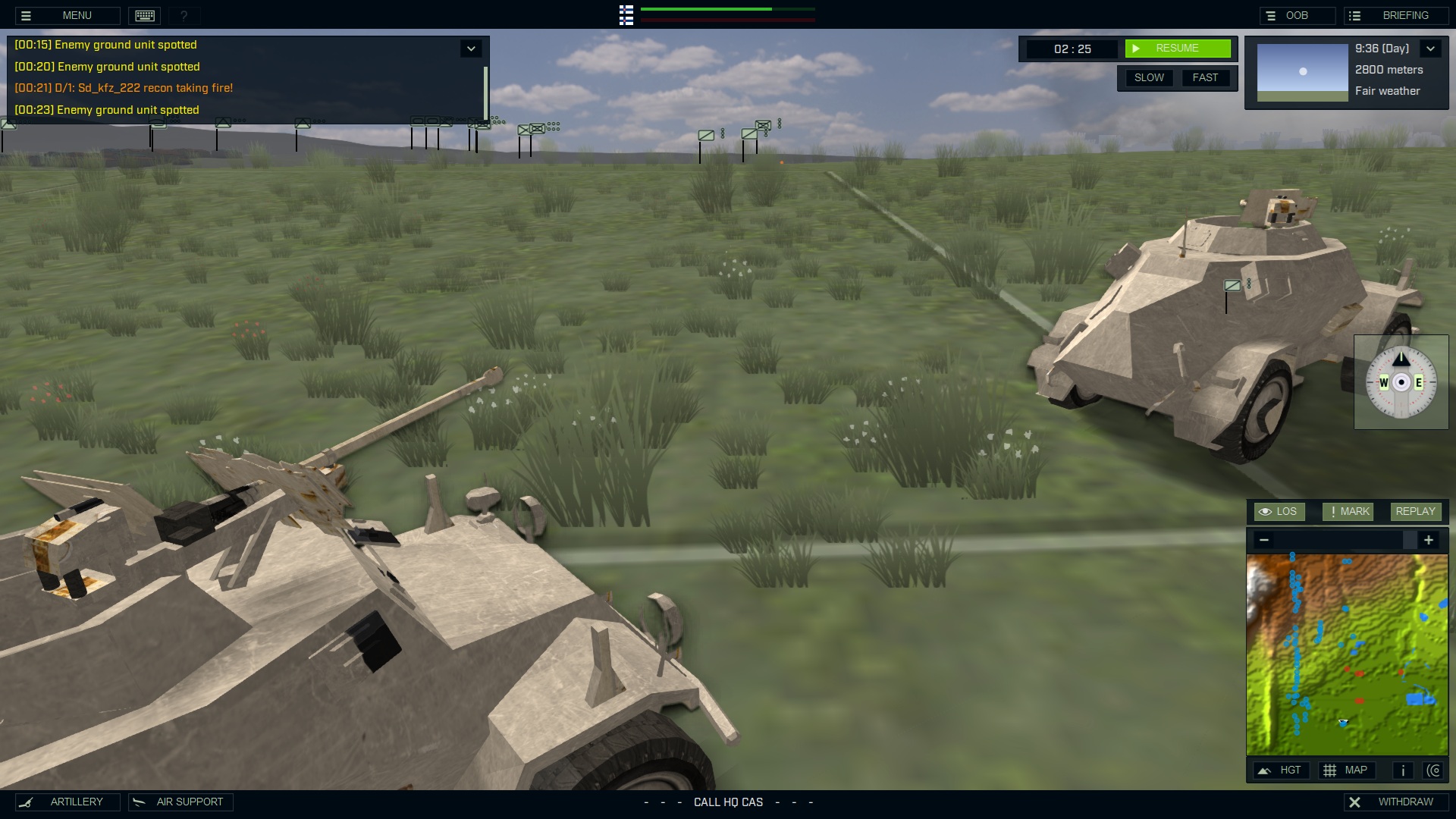Image resolution: width=1456 pixels, height=819 pixels.
Task: Activate the MARK button
Action: click(1348, 512)
